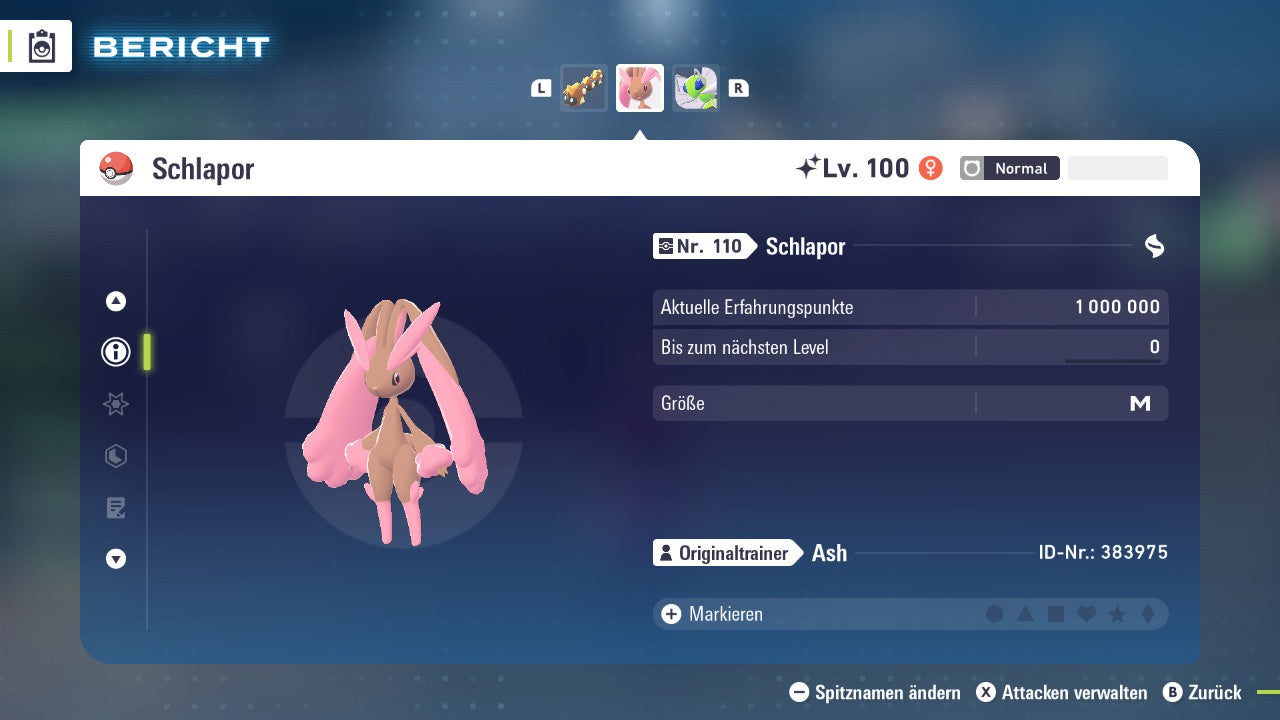This screenshot has width=1280, height=720.
Task: Toggle the star marking symbol
Action: pyautogui.click(x=1117, y=614)
